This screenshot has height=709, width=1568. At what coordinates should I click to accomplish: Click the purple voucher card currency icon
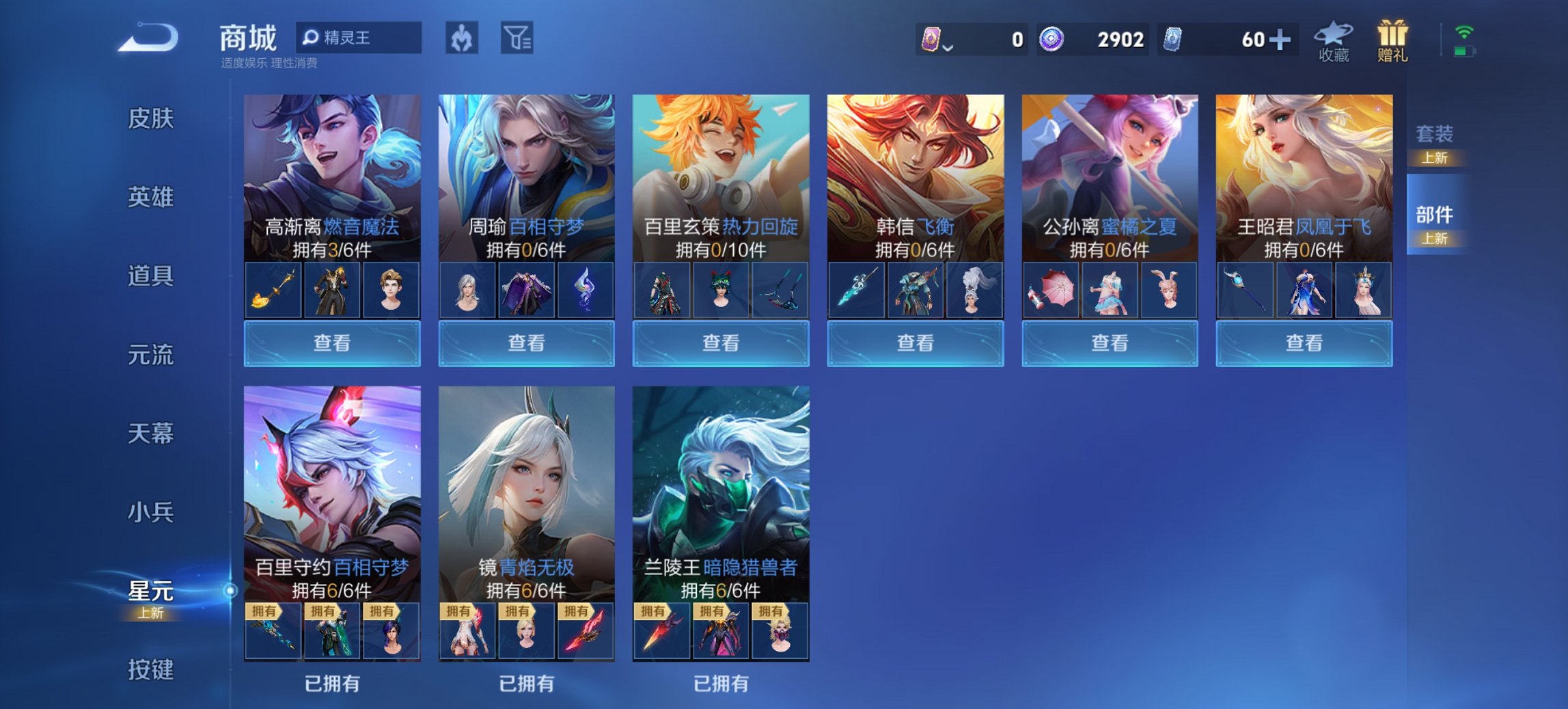(x=931, y=40)
